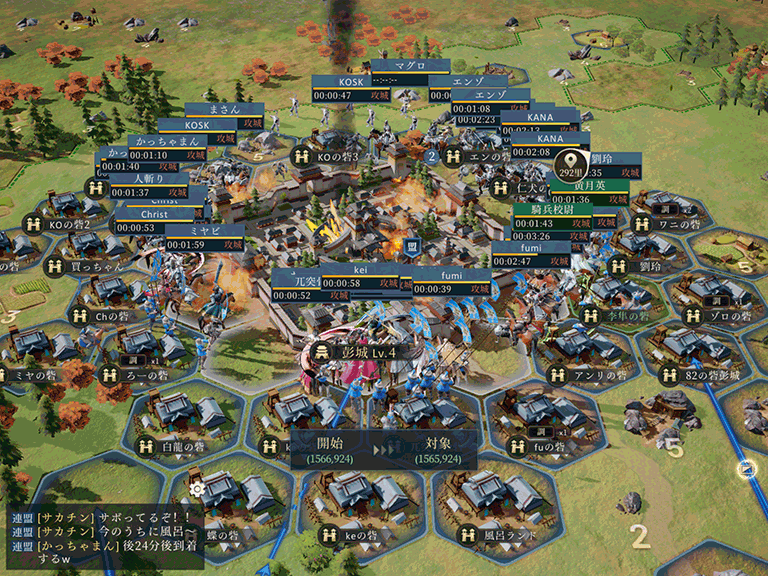768x576 pixels.
Task: Select ミヤビ's siege march banner
Action: [x=203, y=237]
